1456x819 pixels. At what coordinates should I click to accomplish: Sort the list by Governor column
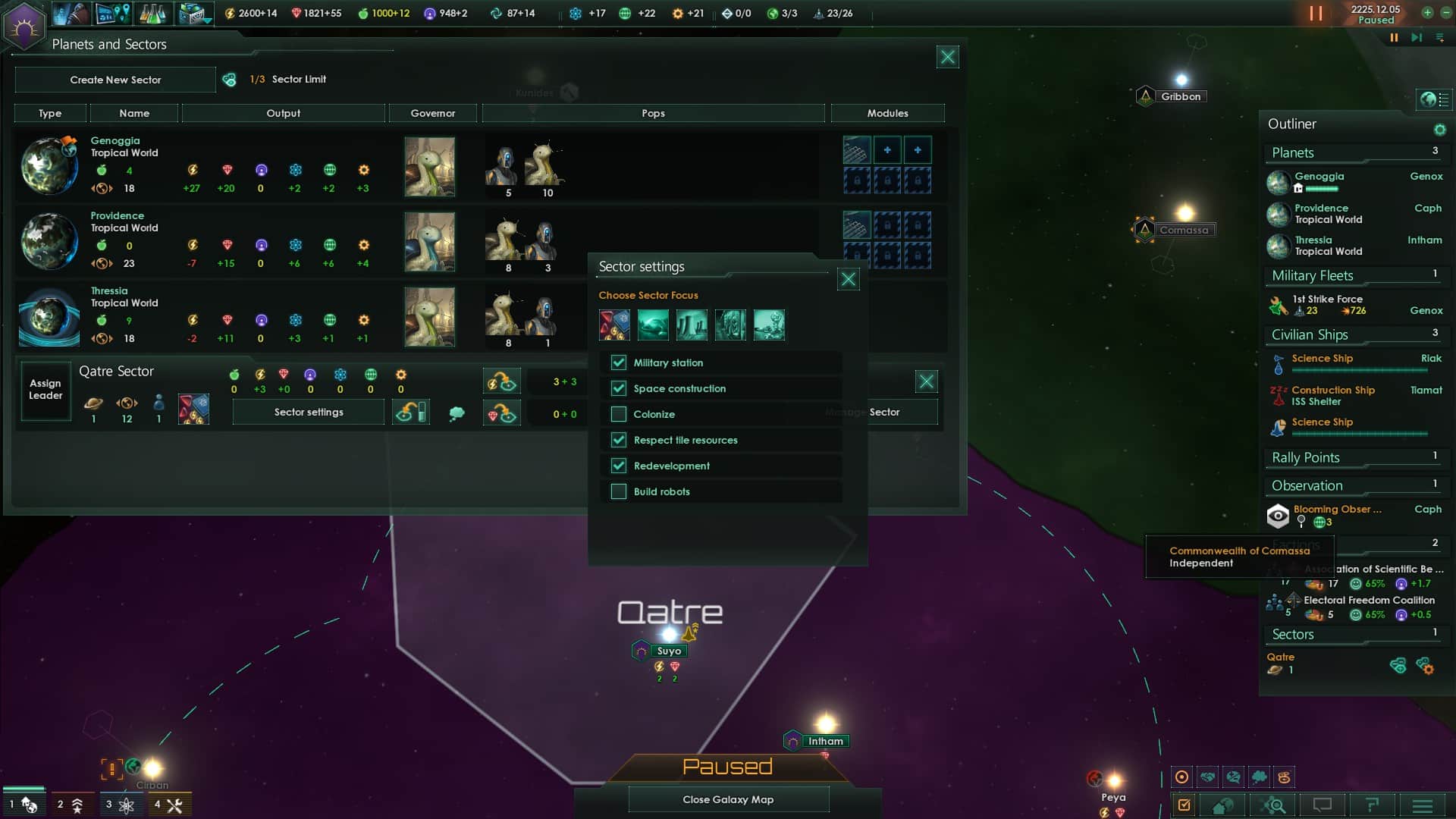click(432, 113)
